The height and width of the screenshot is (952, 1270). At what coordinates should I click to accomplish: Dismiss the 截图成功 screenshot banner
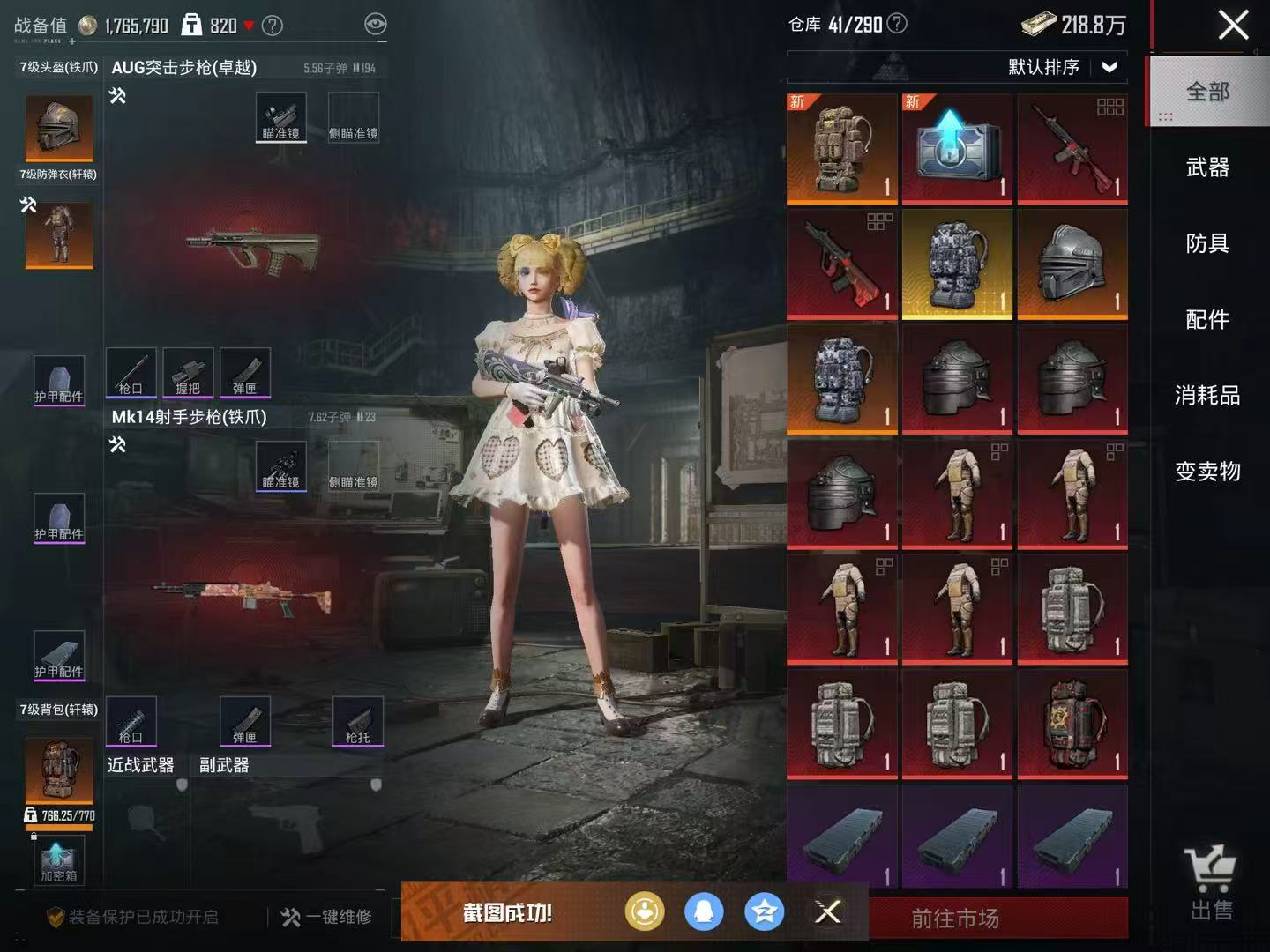click(827, 911)
